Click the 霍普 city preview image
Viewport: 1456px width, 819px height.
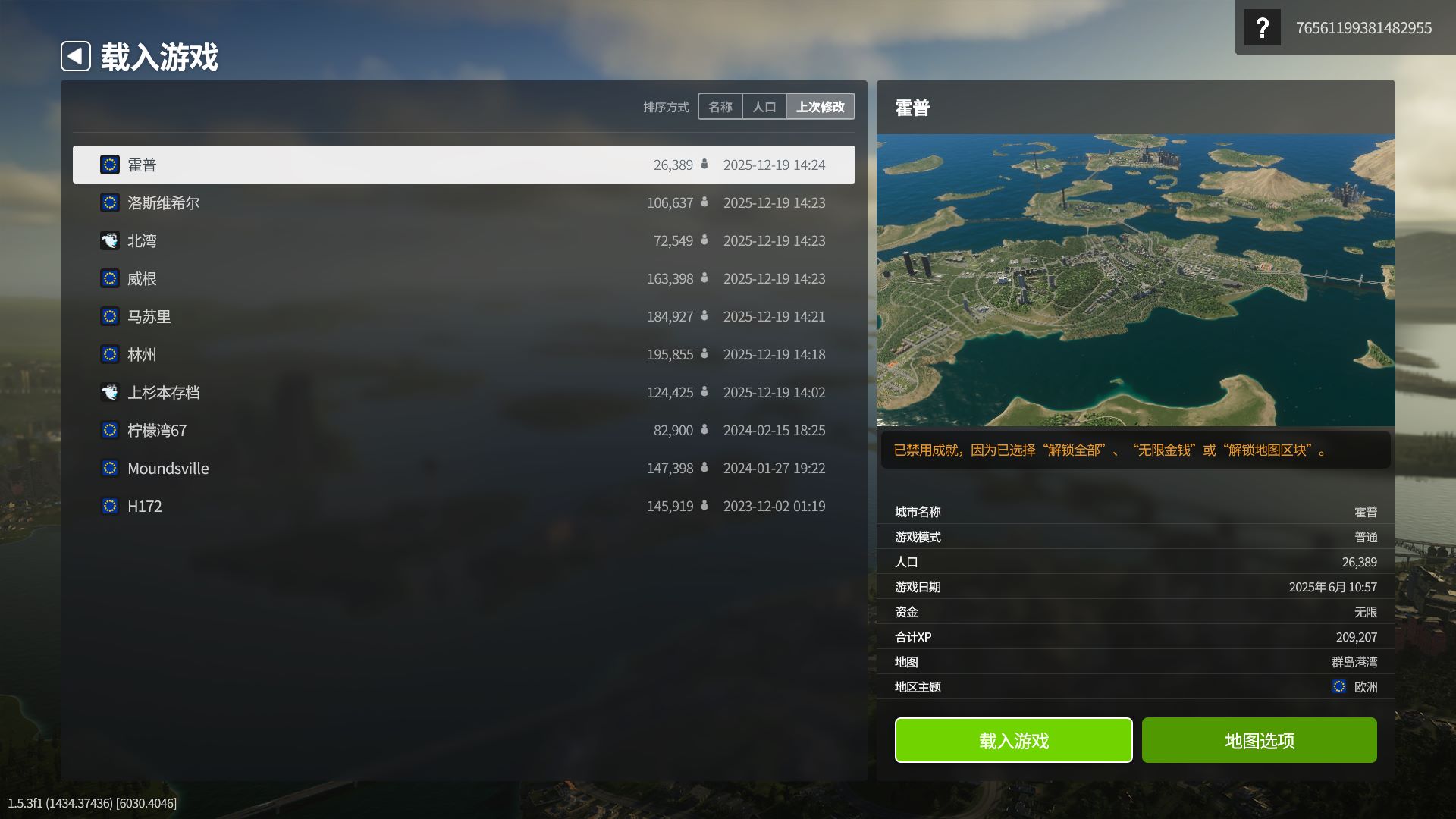1135,280
